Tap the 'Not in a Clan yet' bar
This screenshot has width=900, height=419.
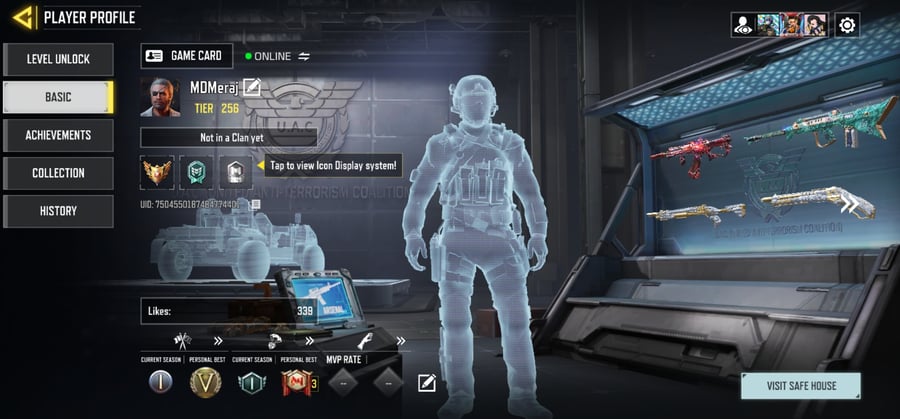coord(228,138)
